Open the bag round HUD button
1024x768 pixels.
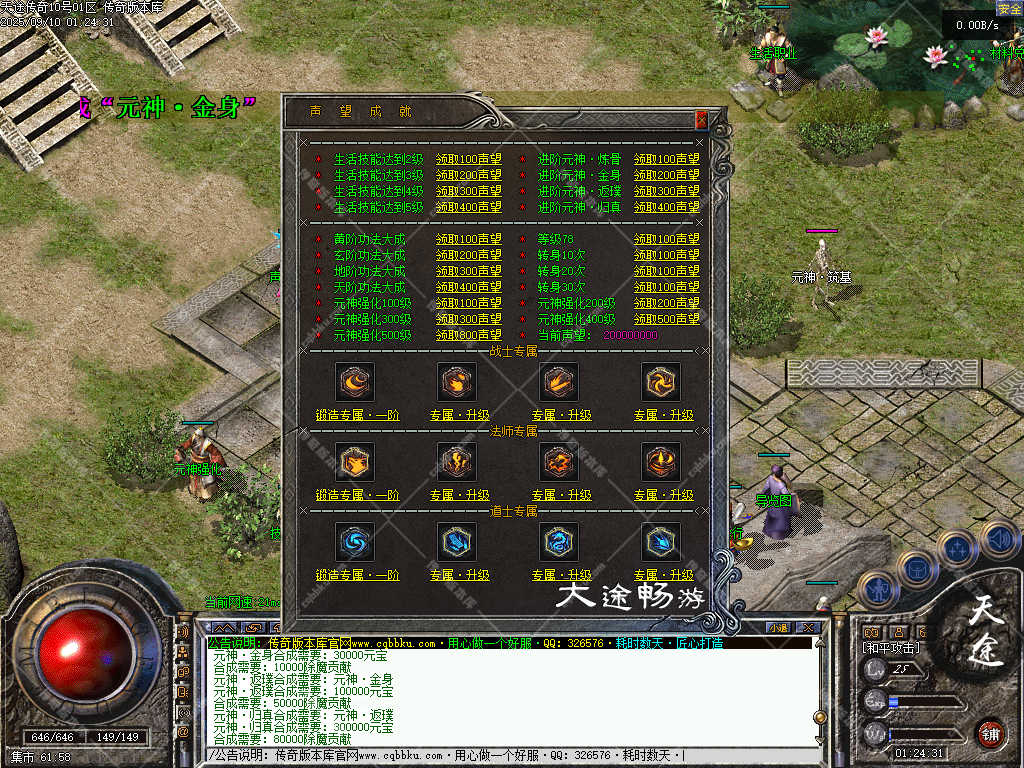(917, 570)
